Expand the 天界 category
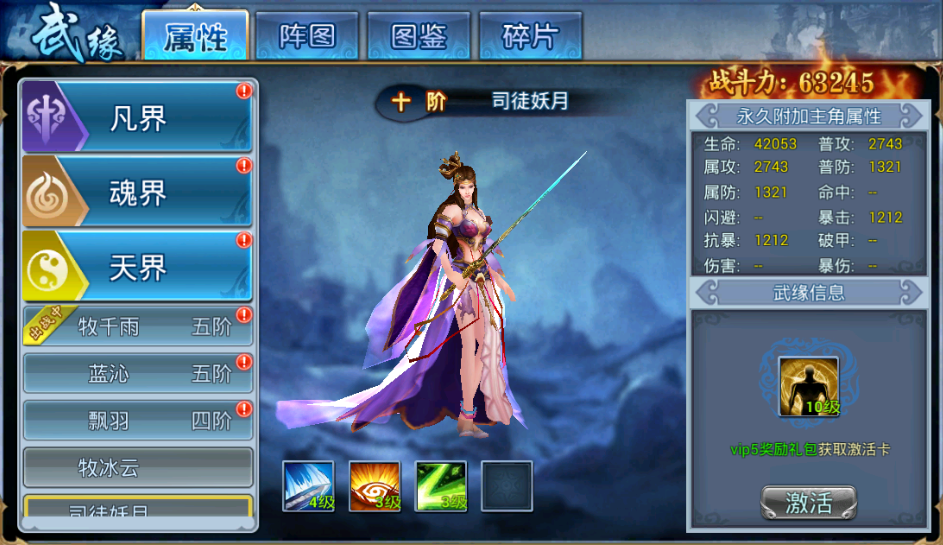Image resolution: width=943 pixels, height=545 pixels. [x=138, y=266]
